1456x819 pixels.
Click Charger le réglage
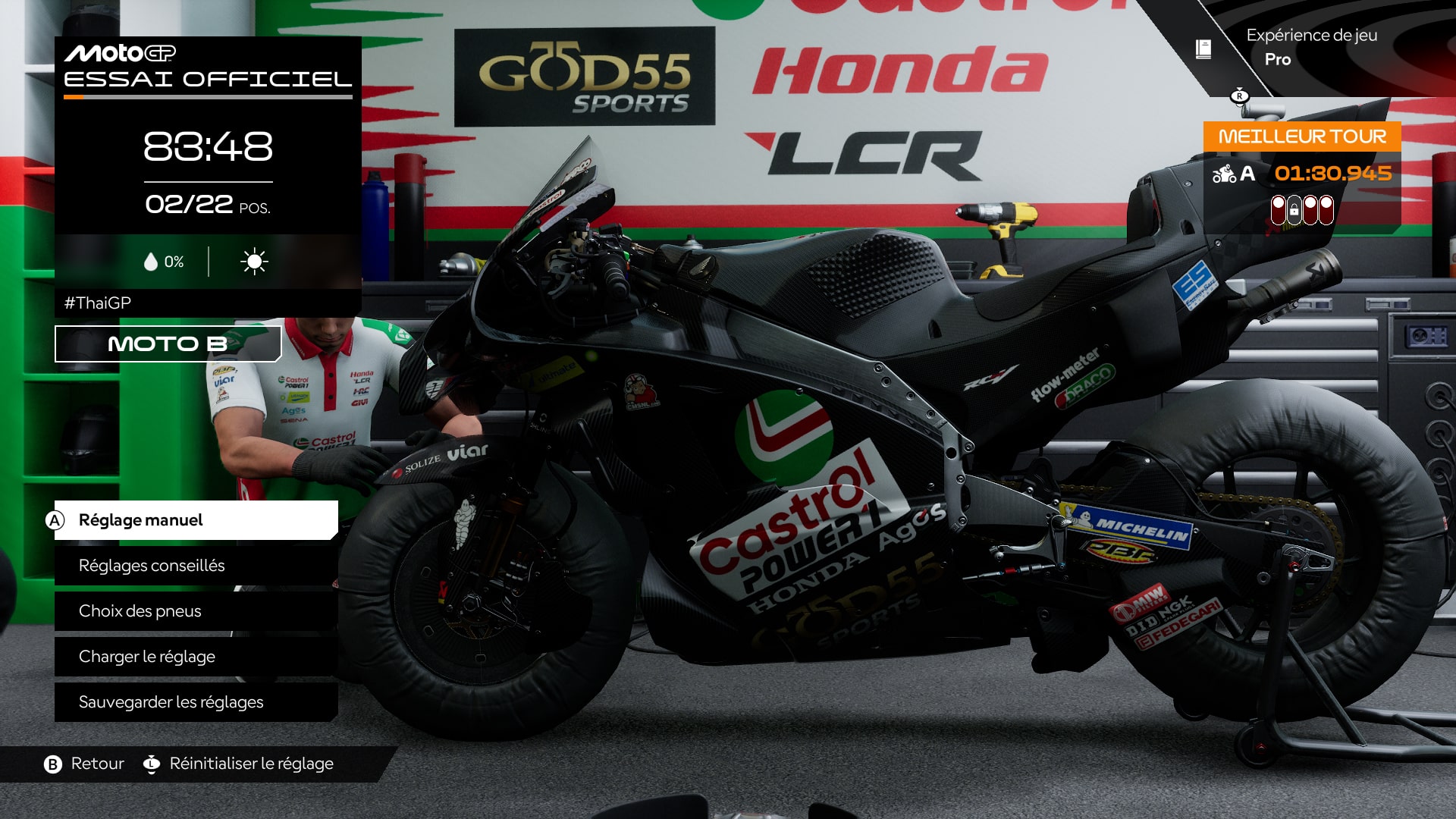point(147,657)
